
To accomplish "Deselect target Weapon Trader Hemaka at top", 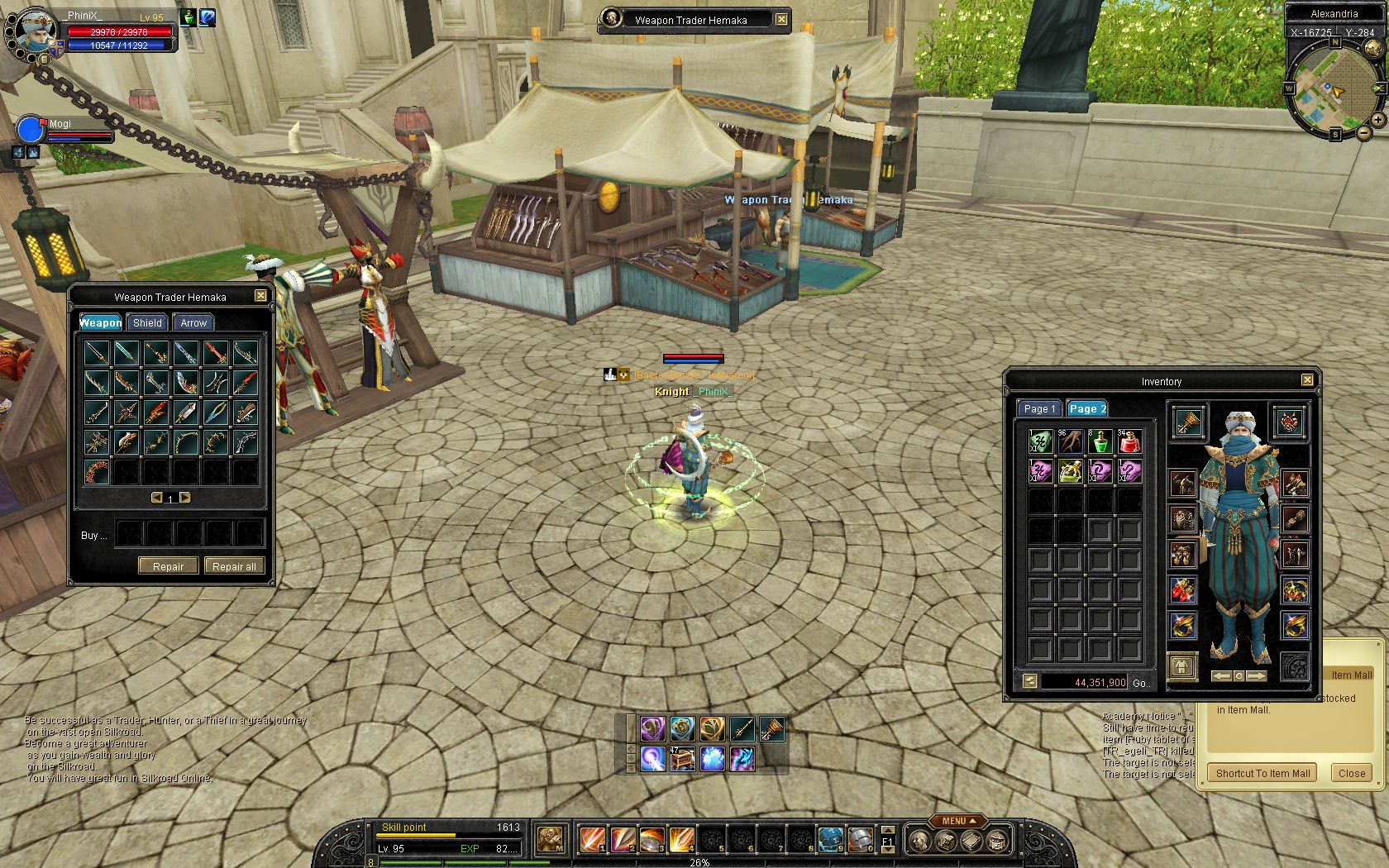I will click(781, 20).
